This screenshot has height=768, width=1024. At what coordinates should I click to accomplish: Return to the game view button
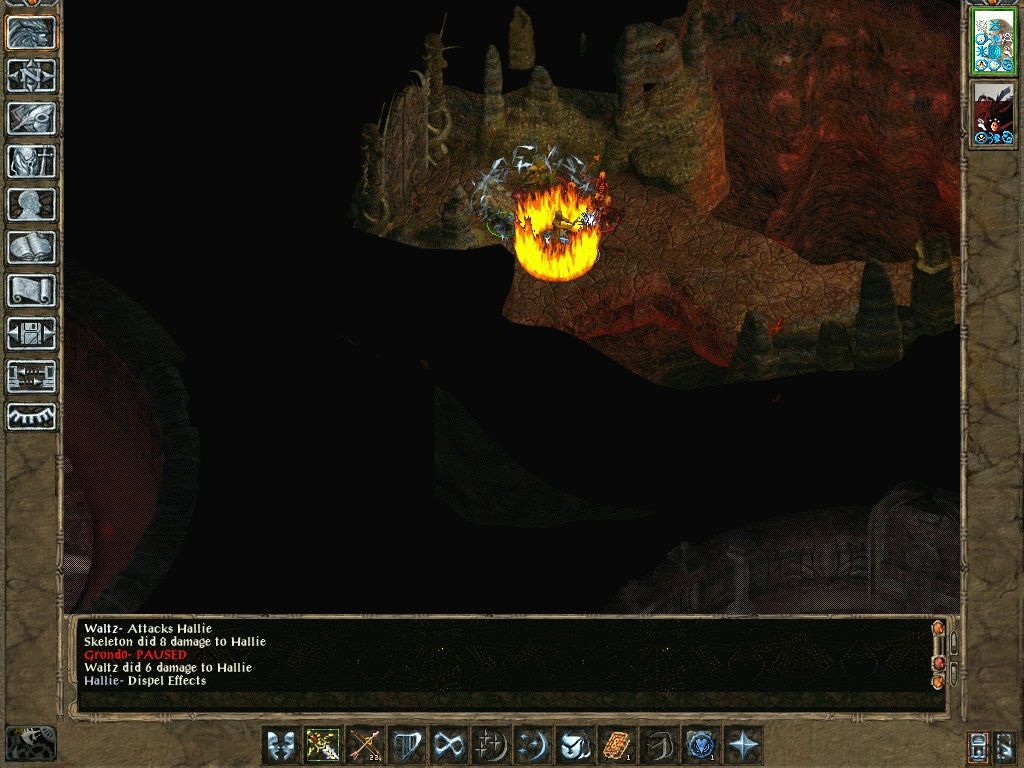(32, 32)
